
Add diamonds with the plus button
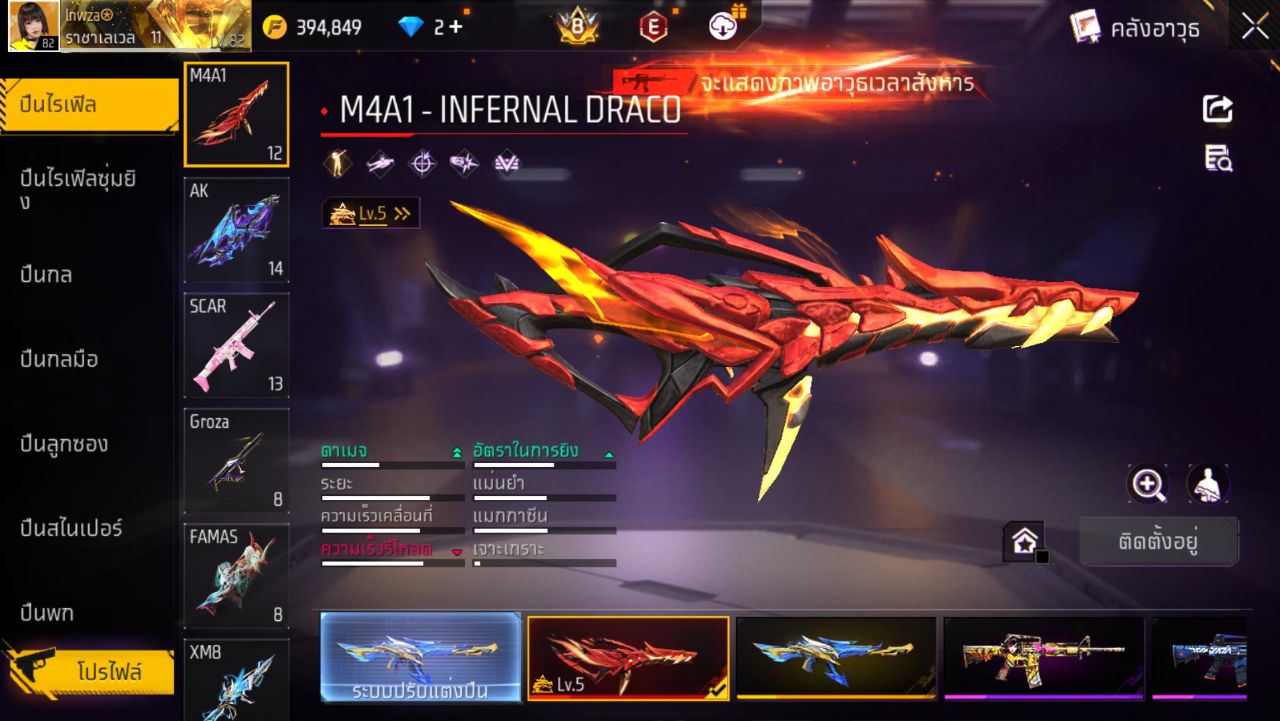(x=456, y=27)
